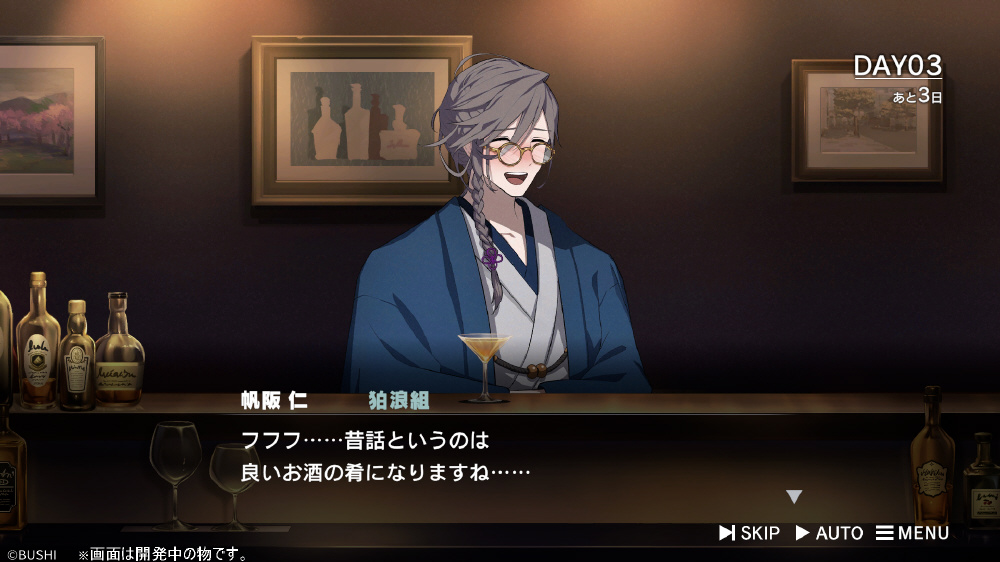The height and width of the screenshot is (562, 1000).
Task: Open the MENU
Action: [912, 533]
